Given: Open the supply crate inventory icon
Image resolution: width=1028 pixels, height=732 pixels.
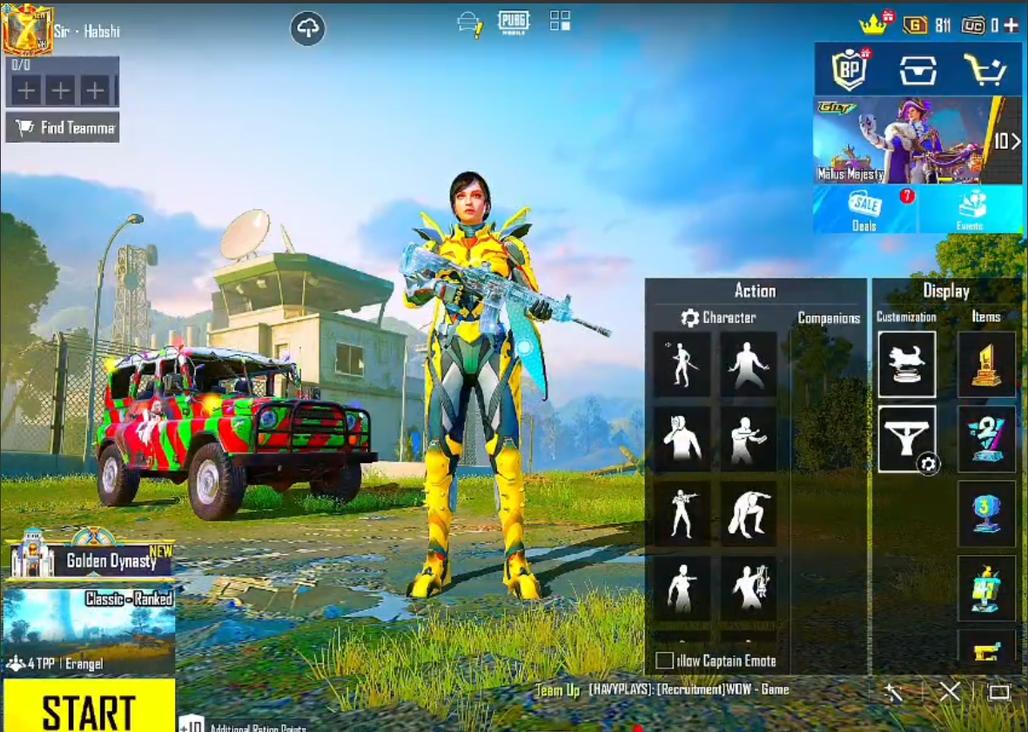Looking at the screenshot, I should [x=917, y=70].
